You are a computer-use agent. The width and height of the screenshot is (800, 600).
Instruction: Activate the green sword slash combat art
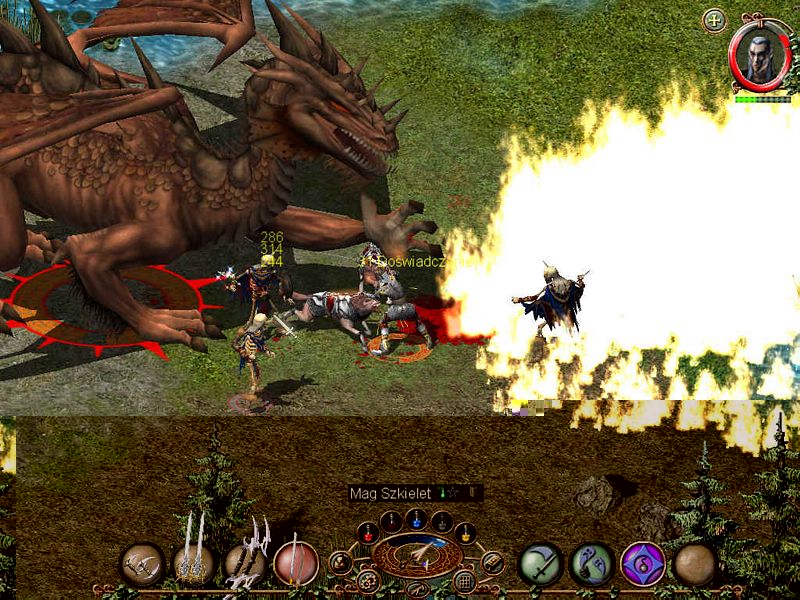[539, 564]
